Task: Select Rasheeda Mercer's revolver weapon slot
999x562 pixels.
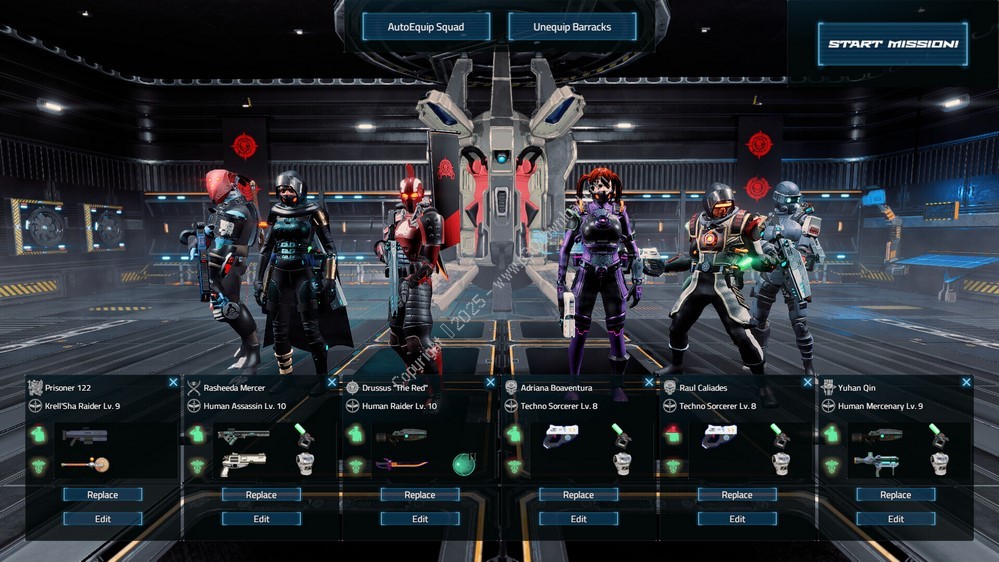Action: point(242,464)
